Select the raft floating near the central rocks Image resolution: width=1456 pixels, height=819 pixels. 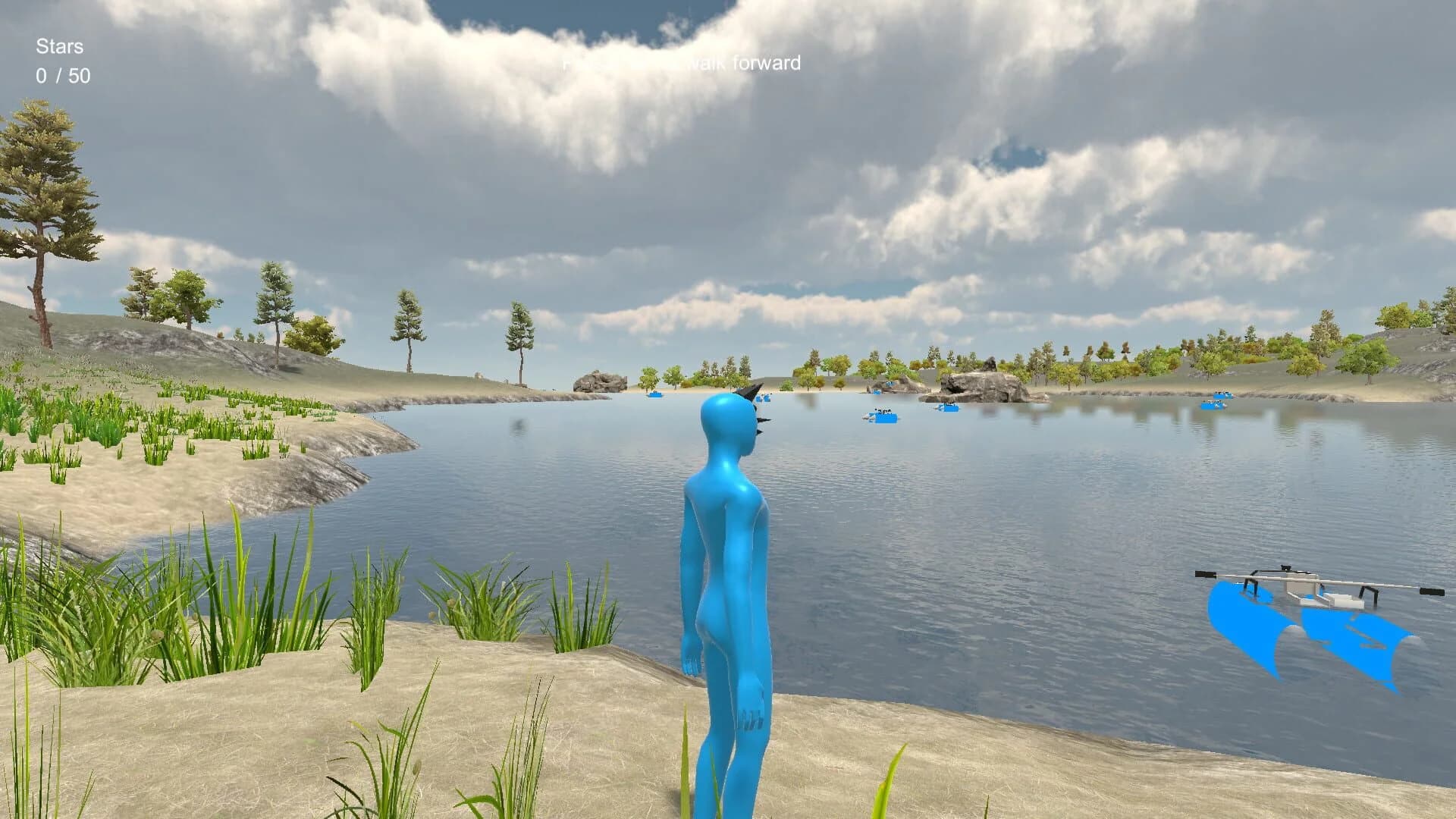pyautogui.click(x=948, y=408)
